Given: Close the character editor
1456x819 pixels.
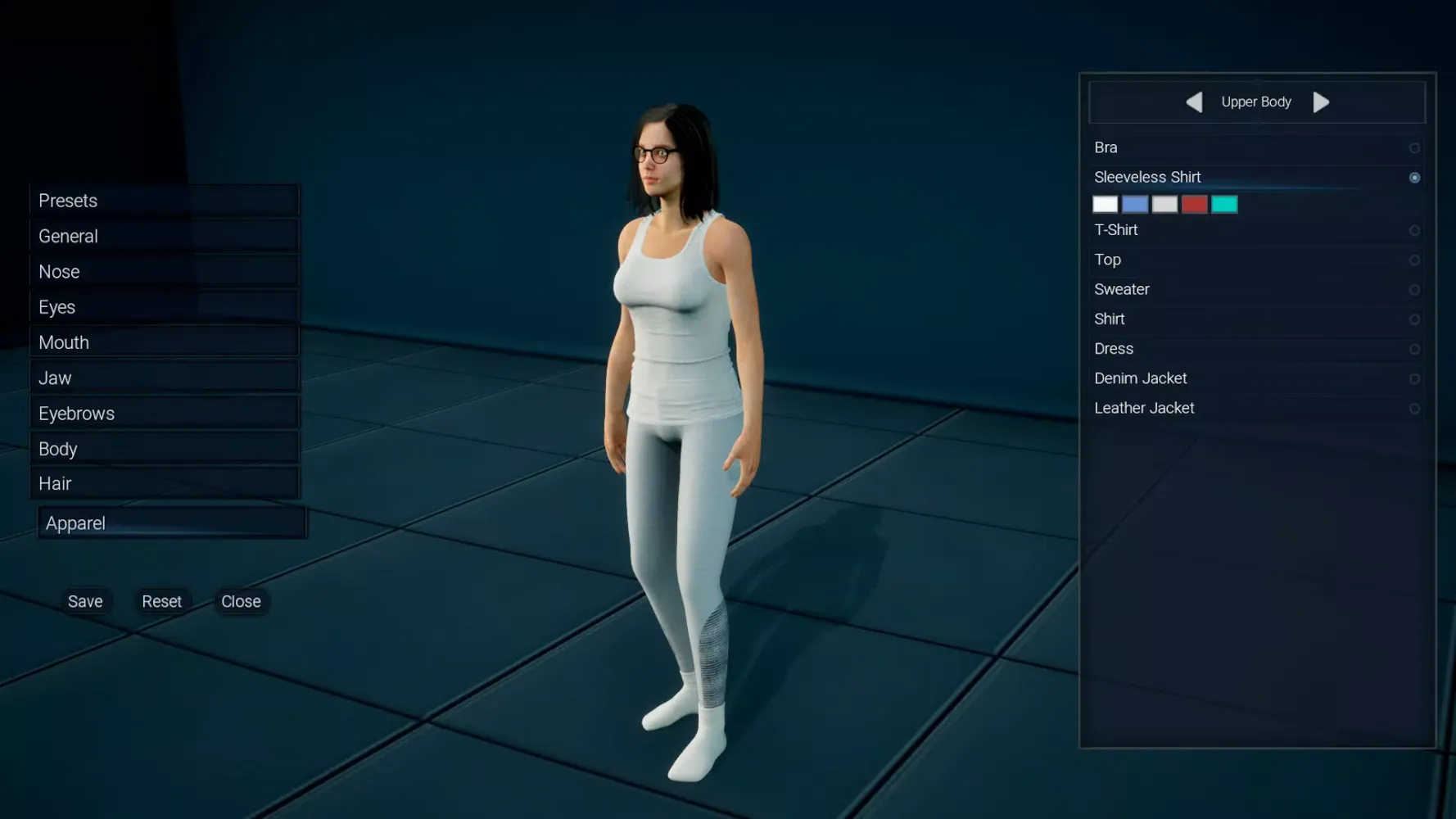Looking at the screenshot, I should coord(240,601).
